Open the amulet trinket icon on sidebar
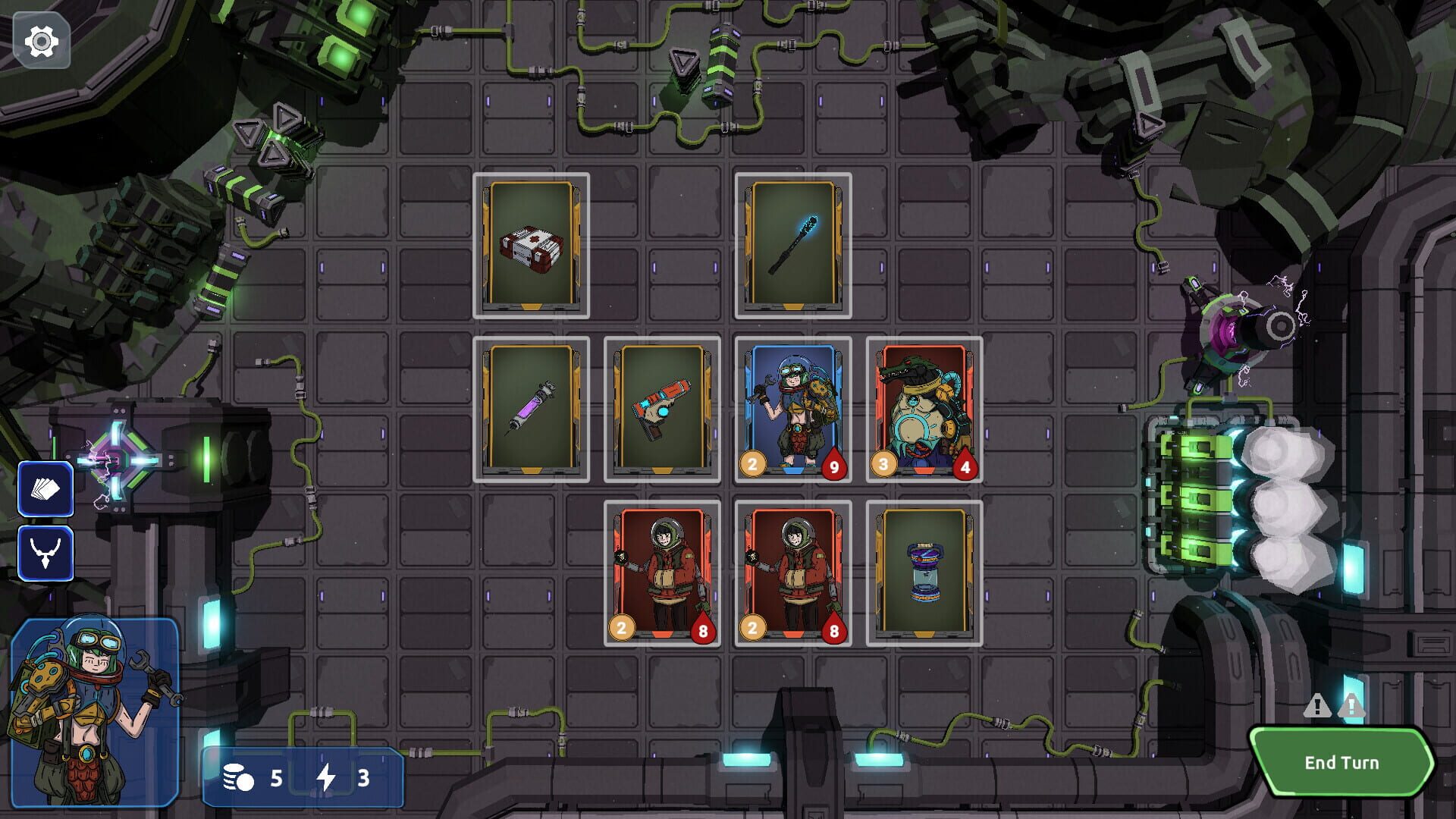 tap(45, 551)
